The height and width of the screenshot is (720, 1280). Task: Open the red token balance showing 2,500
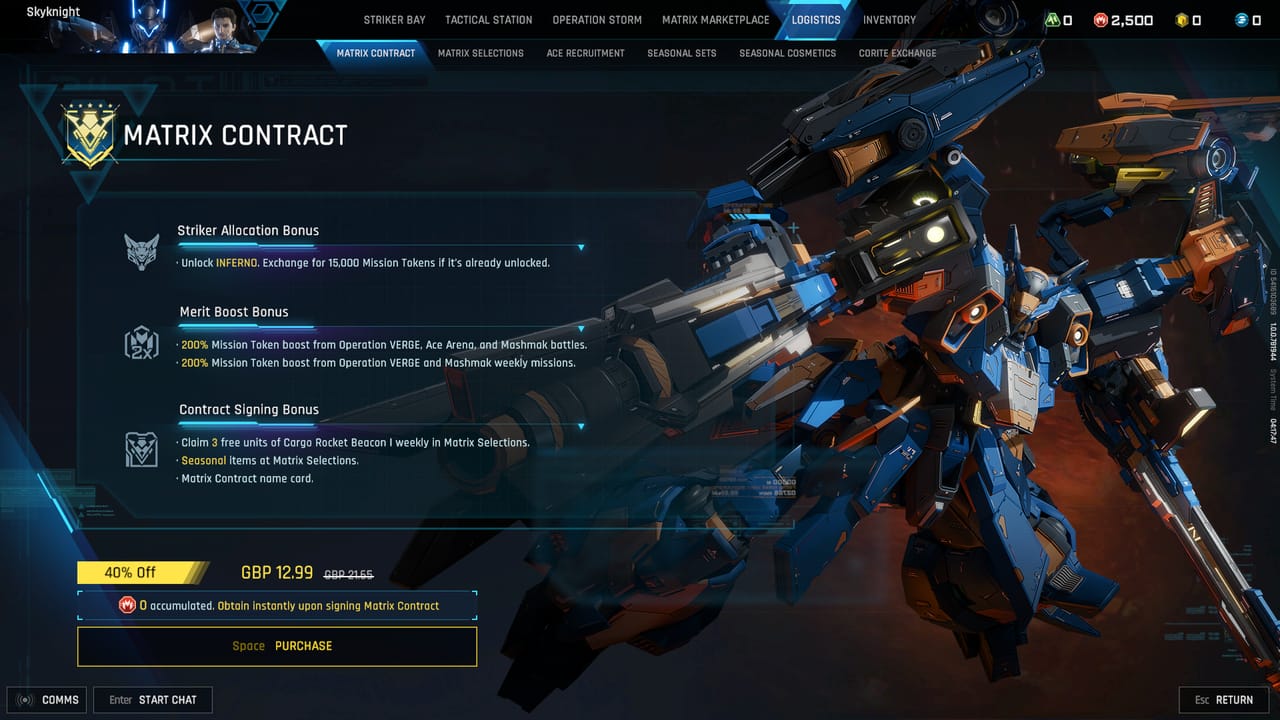click(1102, 18)
